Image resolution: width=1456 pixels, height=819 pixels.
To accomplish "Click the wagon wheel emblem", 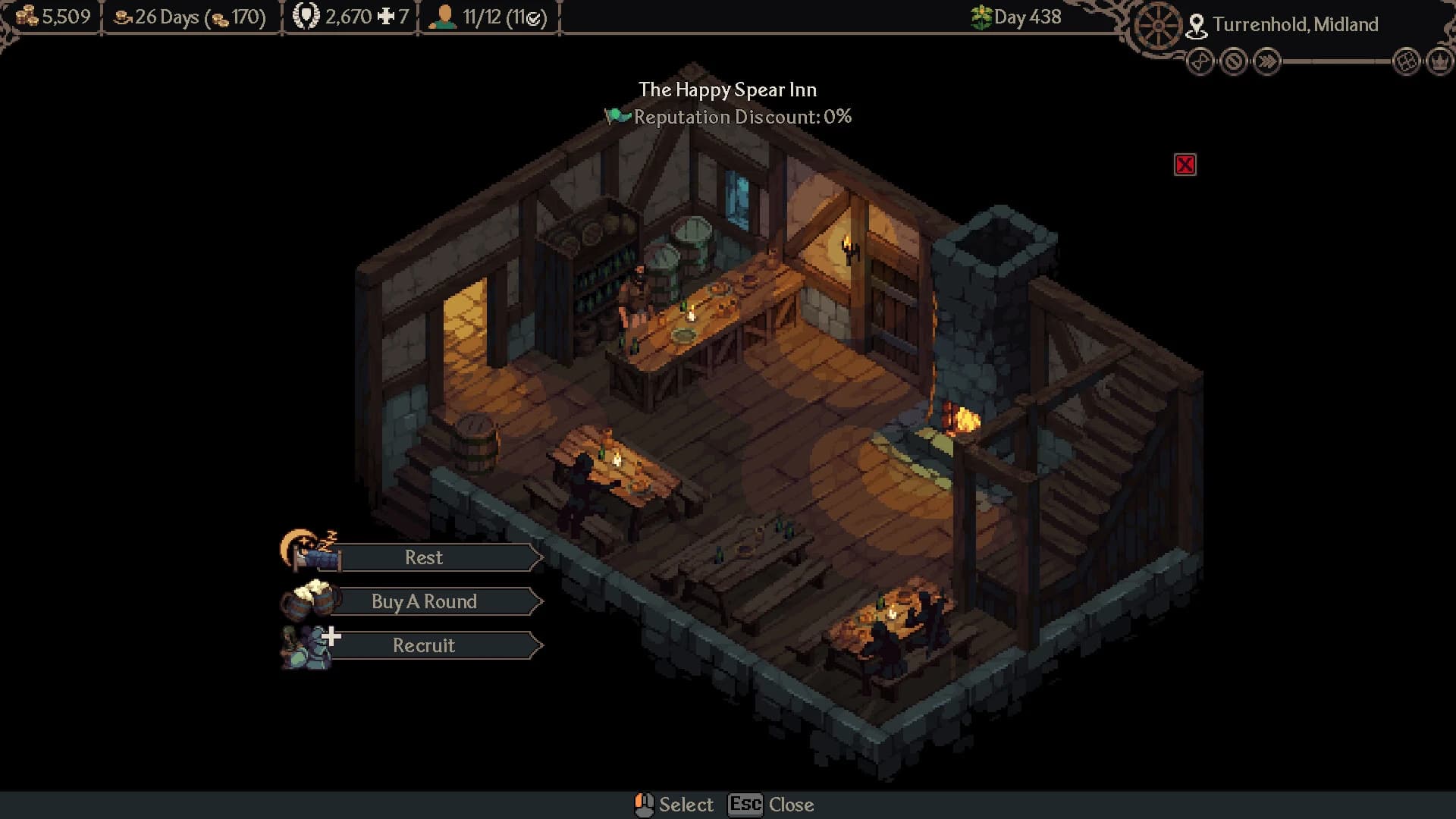I will pyautogui.click(x=1158, y=27).
